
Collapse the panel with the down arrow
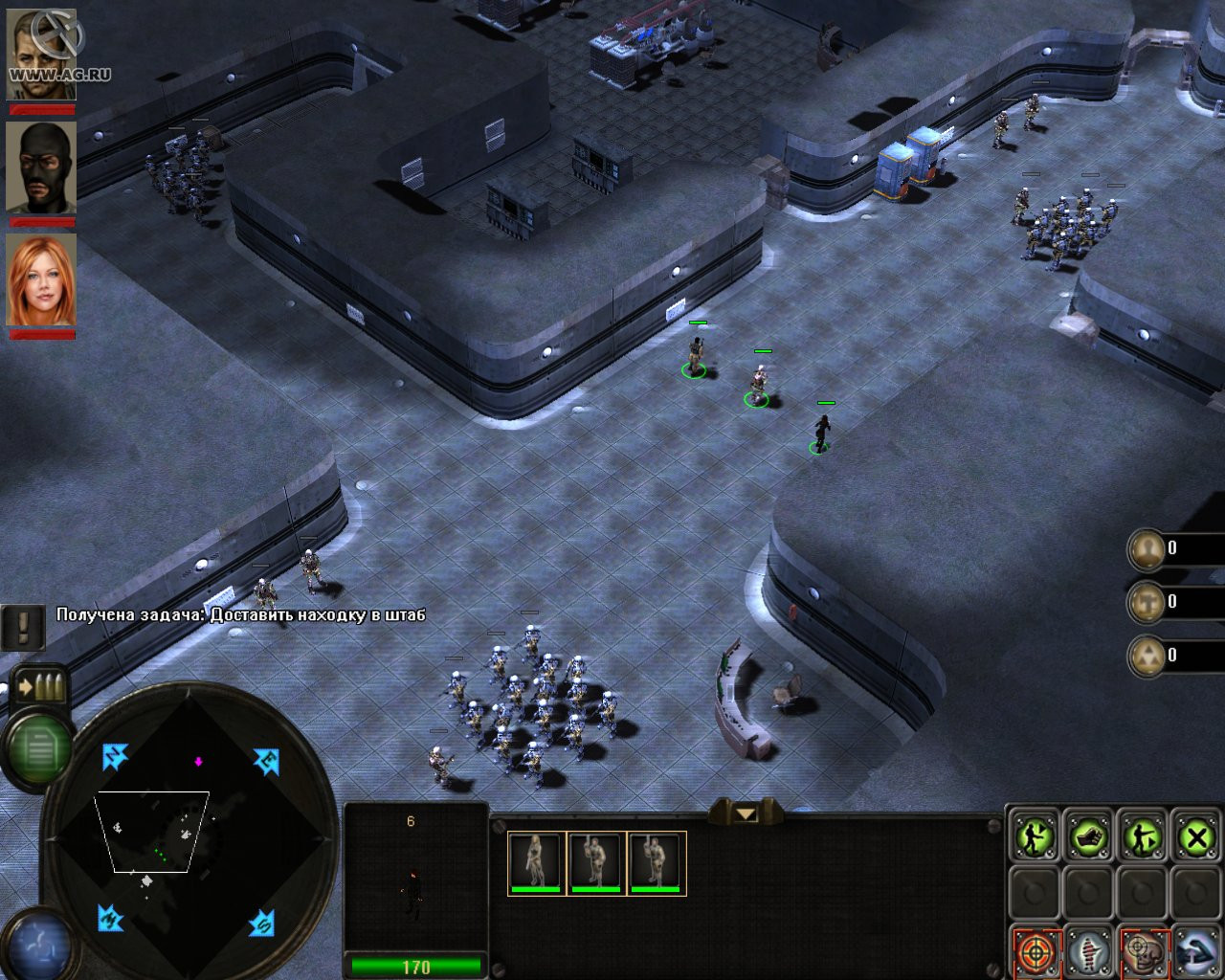746,813
